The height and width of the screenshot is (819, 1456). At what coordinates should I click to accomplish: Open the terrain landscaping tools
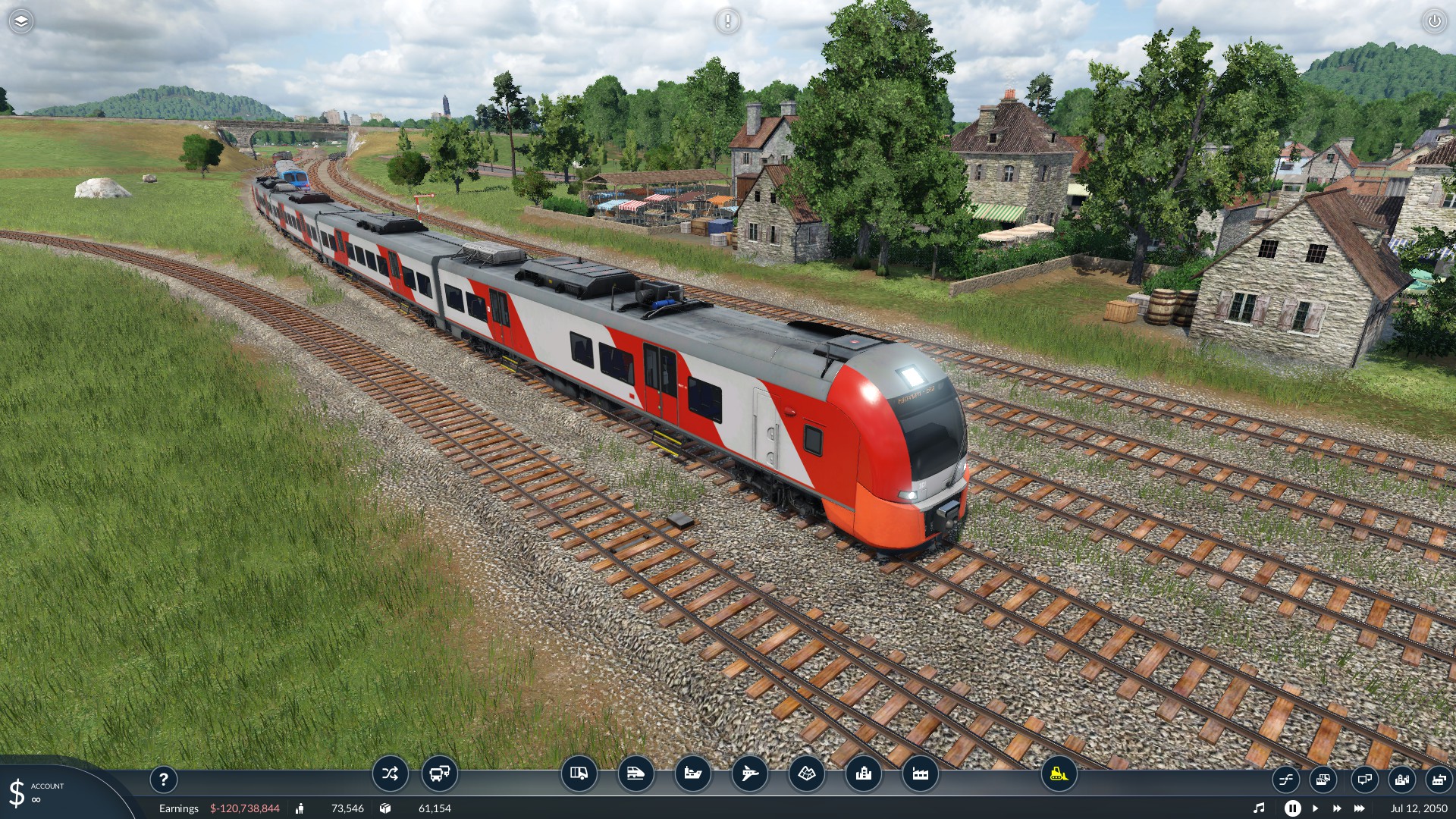click(806, 773)
